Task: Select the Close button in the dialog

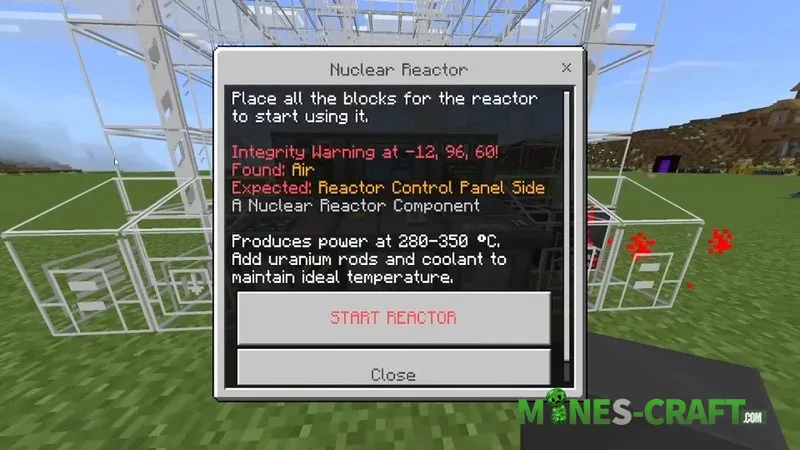Action: click(x=393, y=372)
